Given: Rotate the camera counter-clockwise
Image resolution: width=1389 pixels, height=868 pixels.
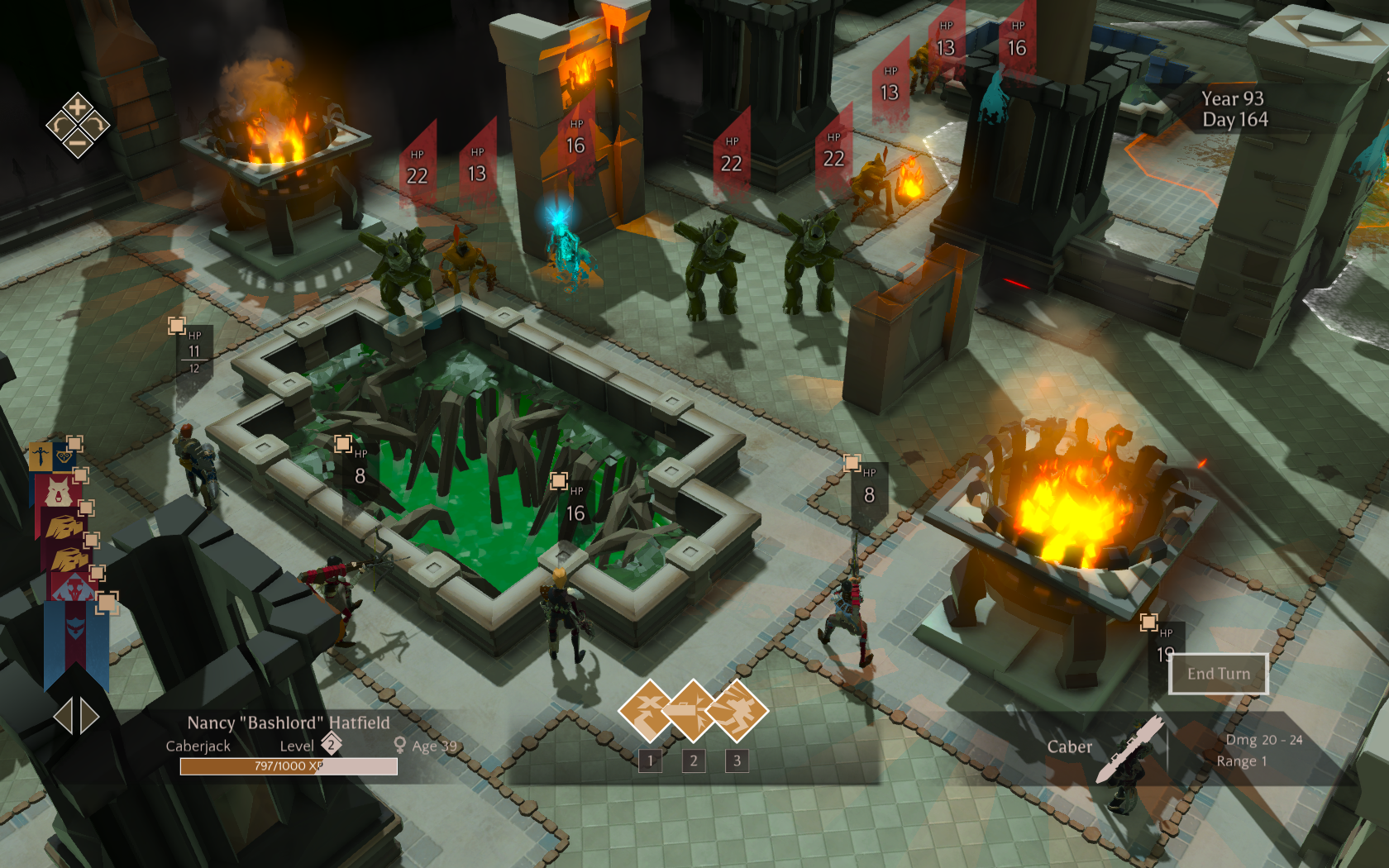Looking at the screenshot, I should 60,126.
